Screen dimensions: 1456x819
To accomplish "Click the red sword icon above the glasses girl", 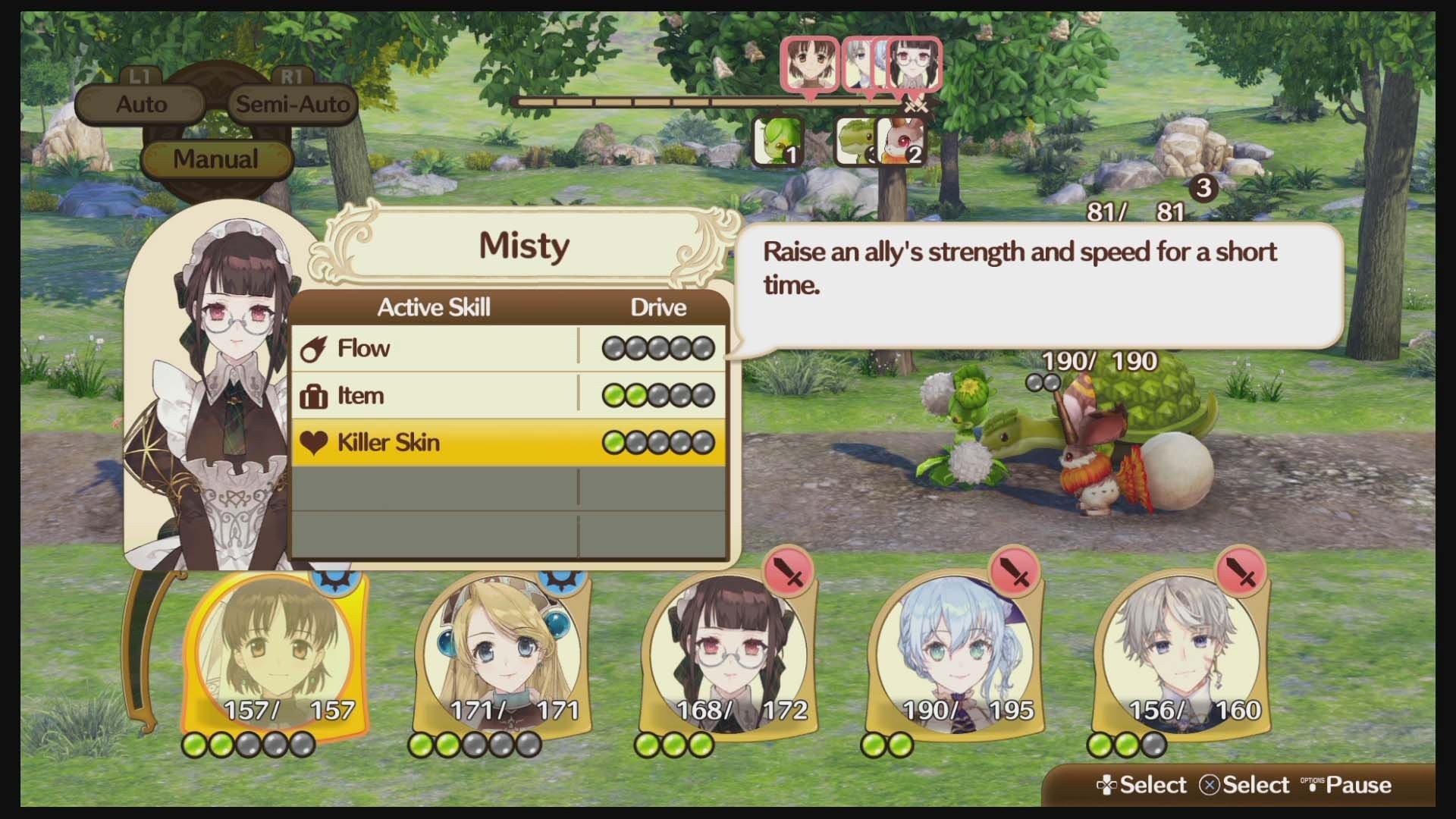I will [789, 571].
